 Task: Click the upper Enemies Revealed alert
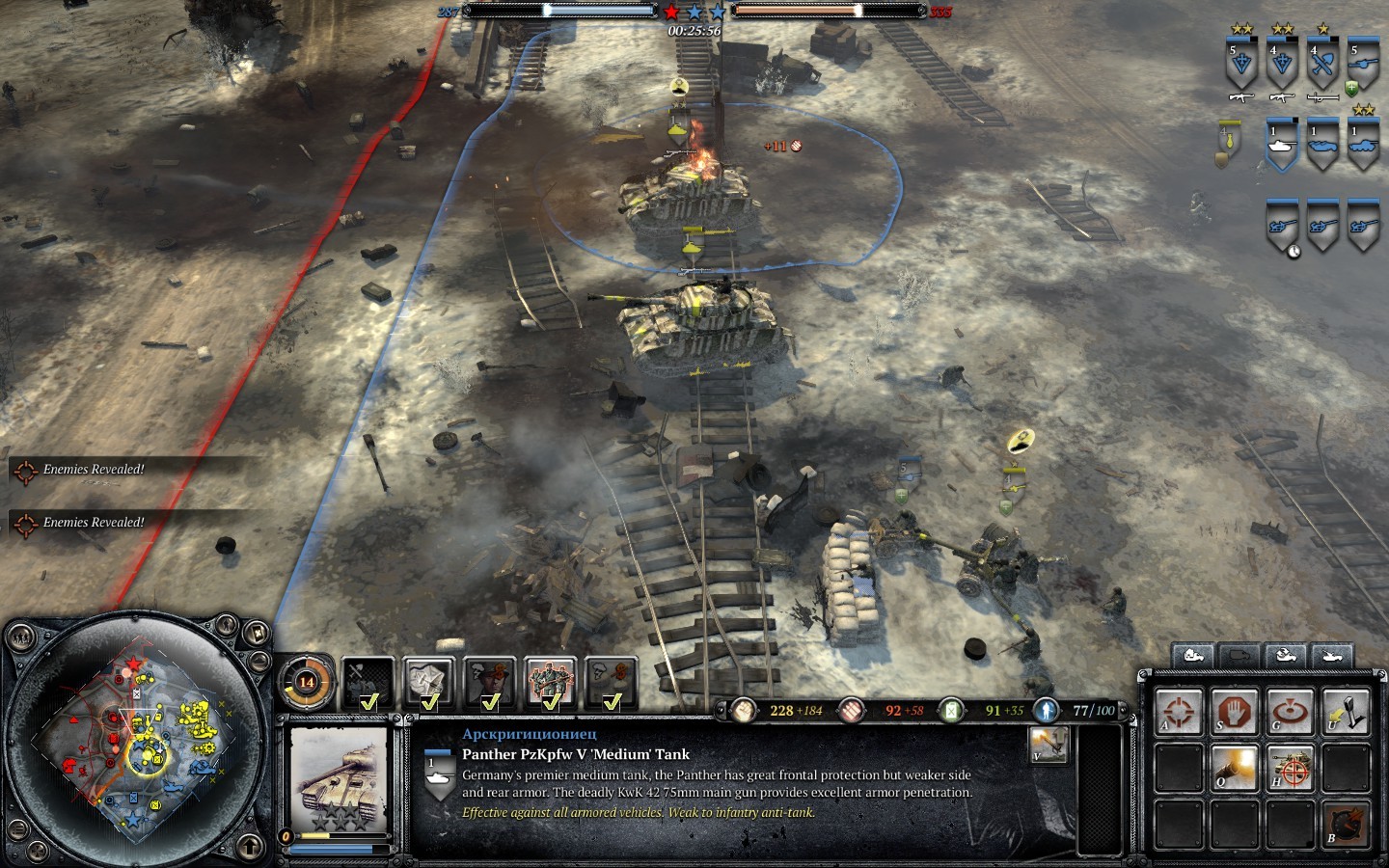pos(94,470)
